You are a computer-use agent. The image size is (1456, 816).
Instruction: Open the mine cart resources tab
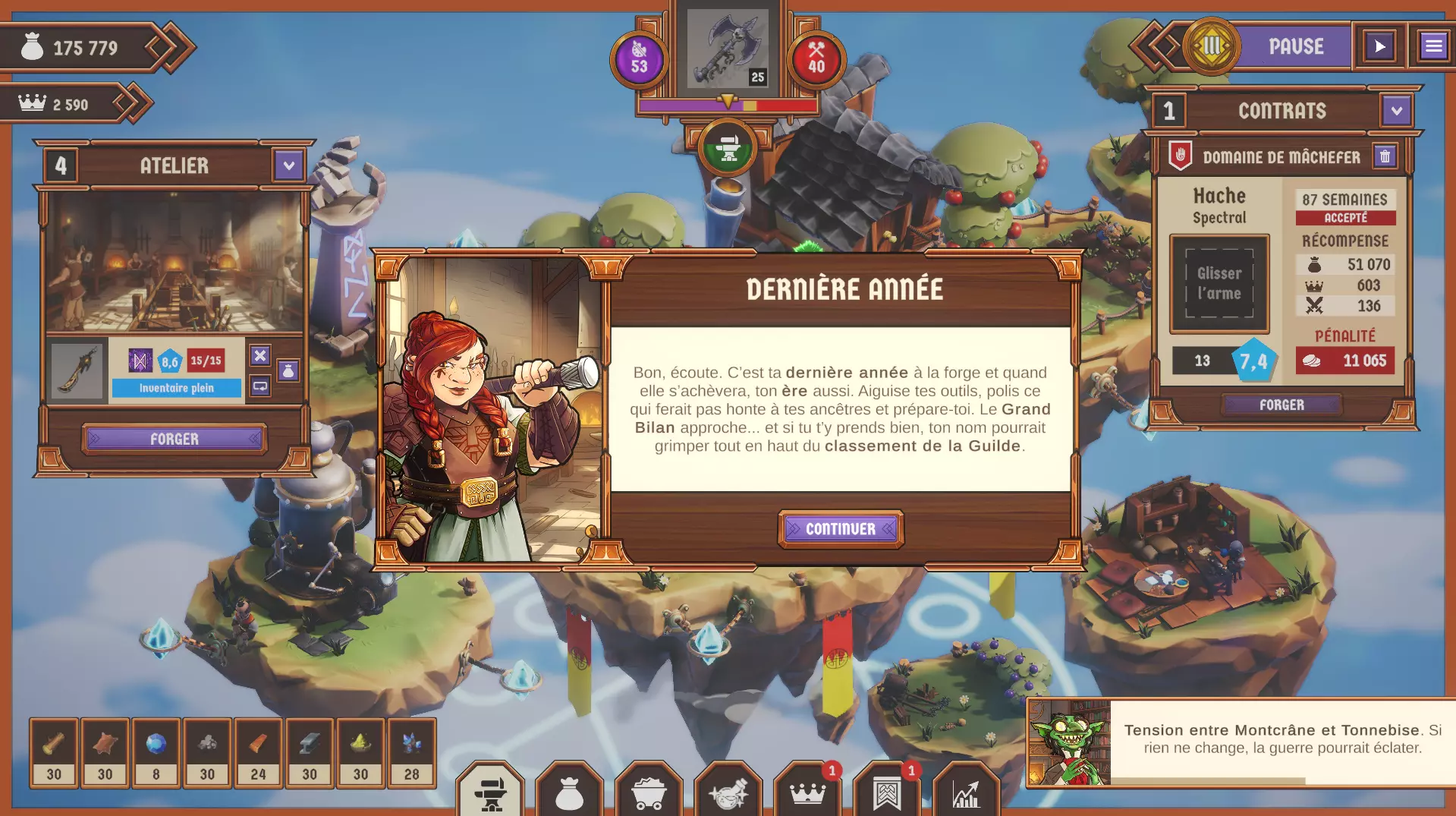(x=649, y=793)
